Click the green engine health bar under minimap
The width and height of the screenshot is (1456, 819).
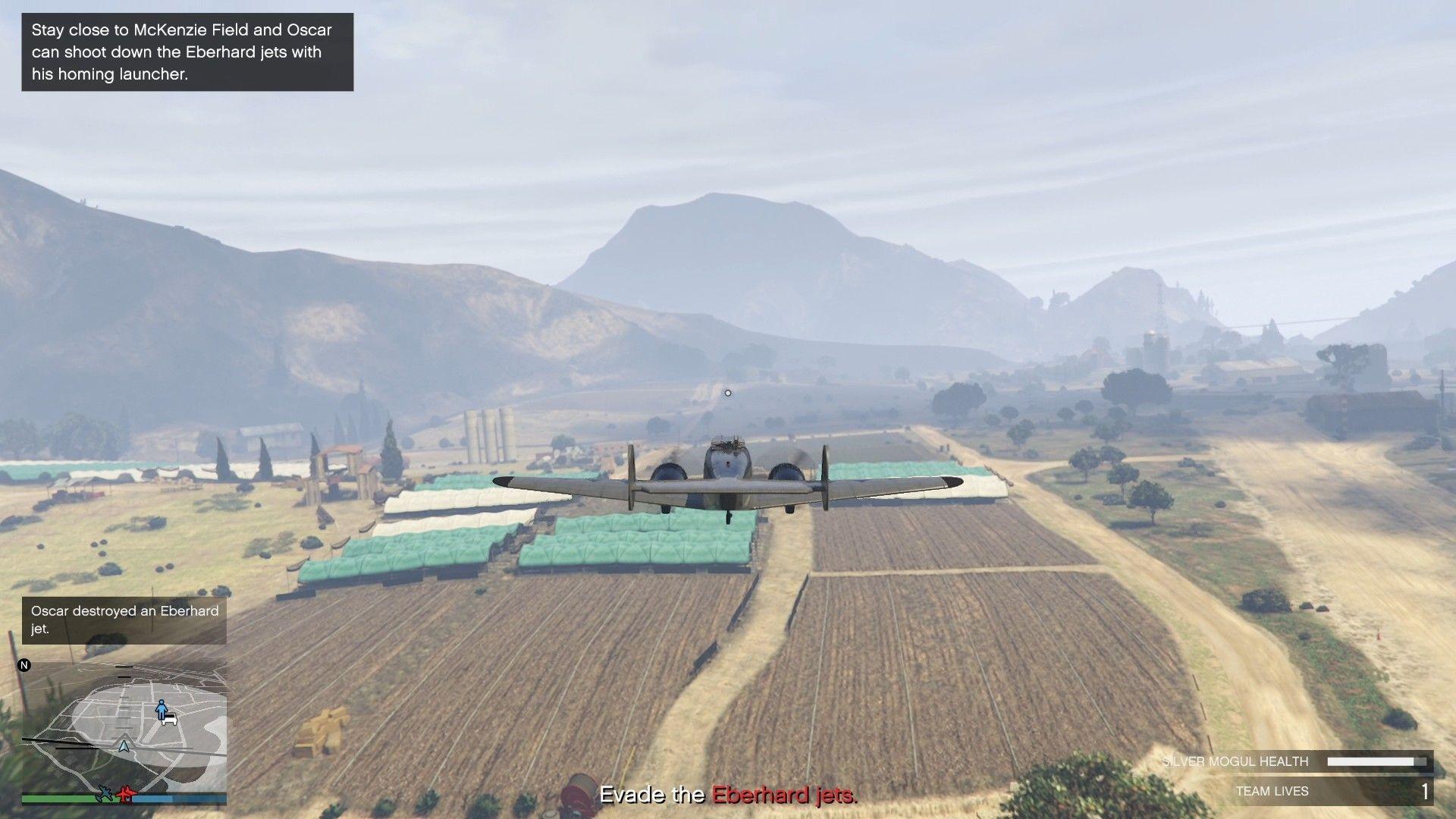tap(61, 798)
